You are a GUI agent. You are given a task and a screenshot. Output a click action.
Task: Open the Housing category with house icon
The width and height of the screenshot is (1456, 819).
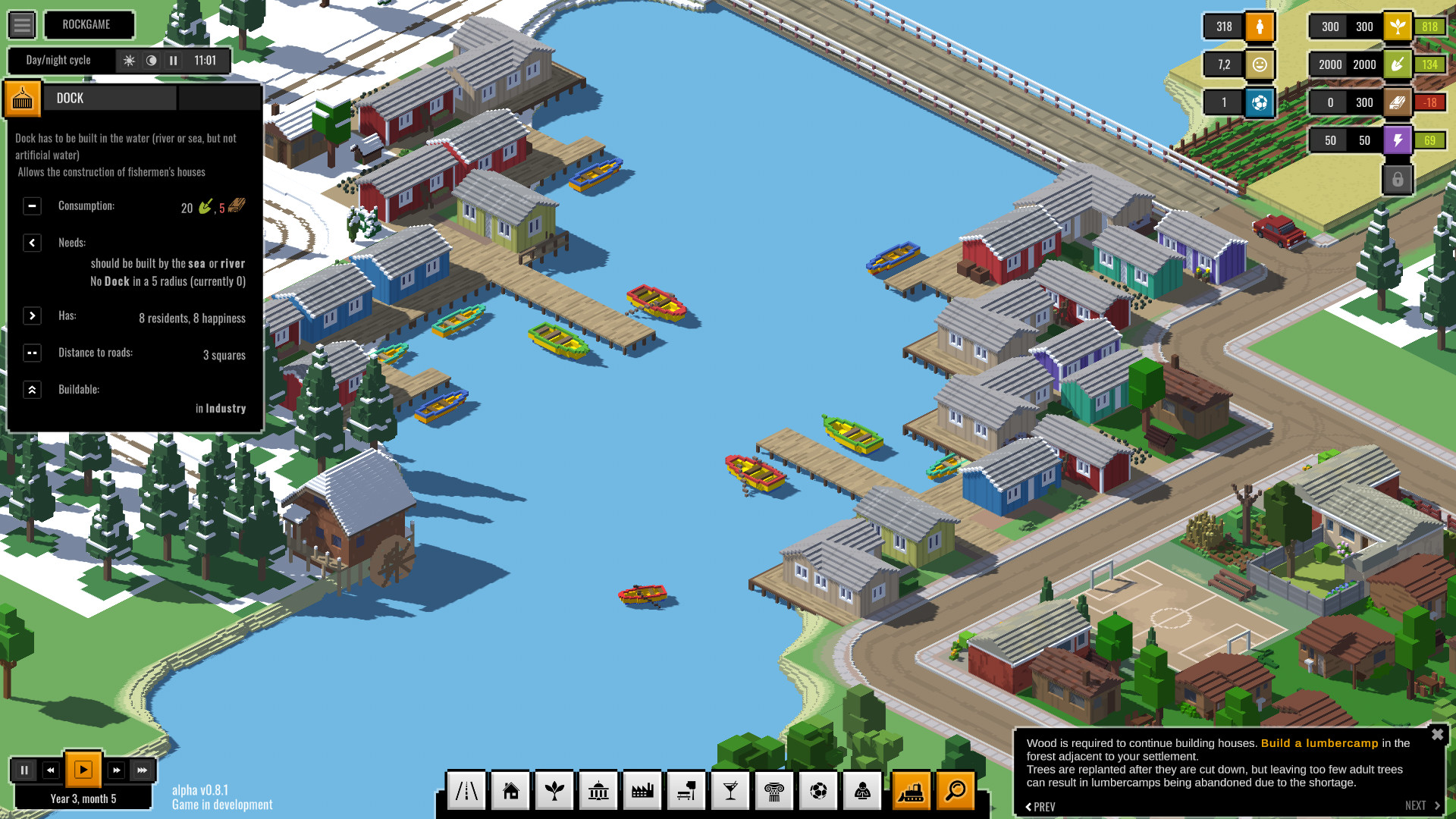(510, 790)
